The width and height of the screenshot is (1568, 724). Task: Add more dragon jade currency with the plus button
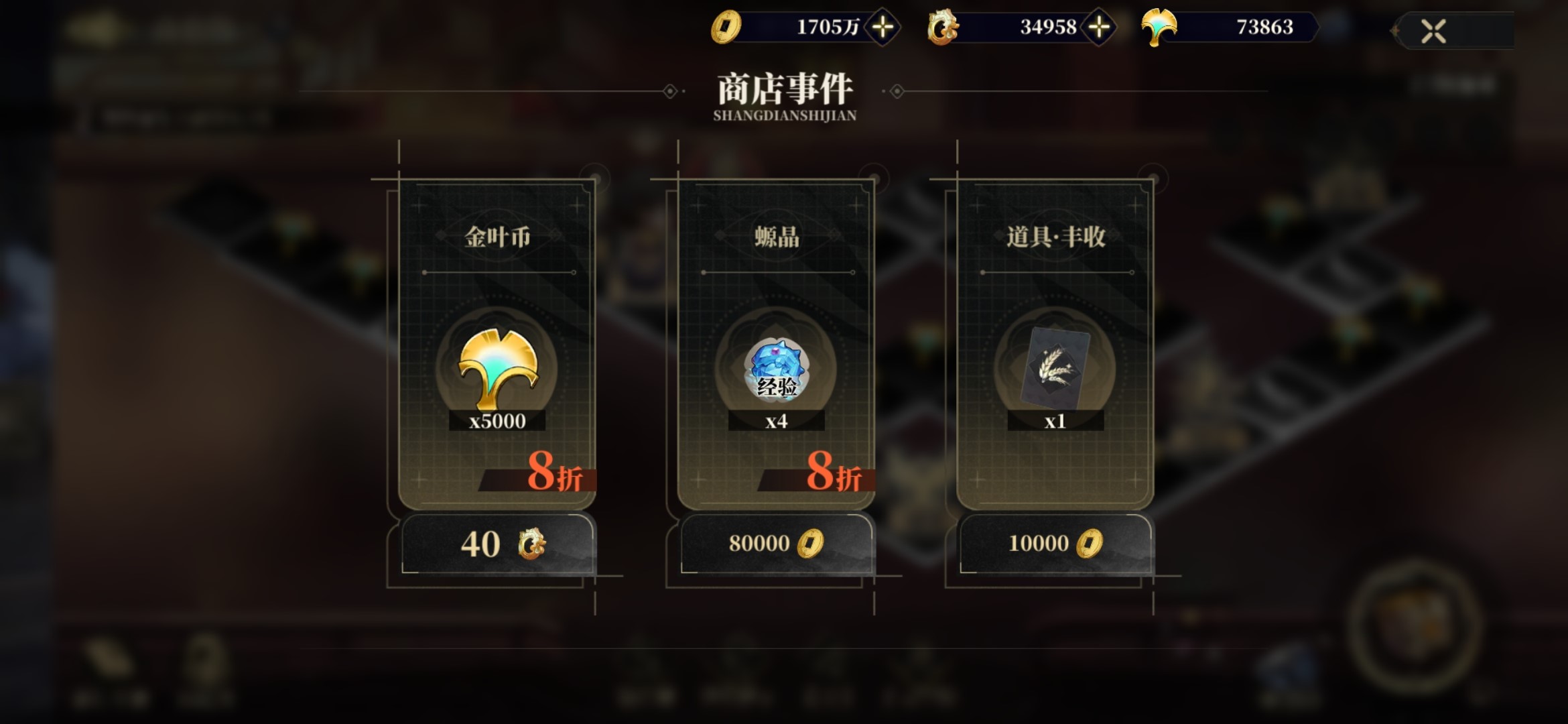tap(1099, 27)
